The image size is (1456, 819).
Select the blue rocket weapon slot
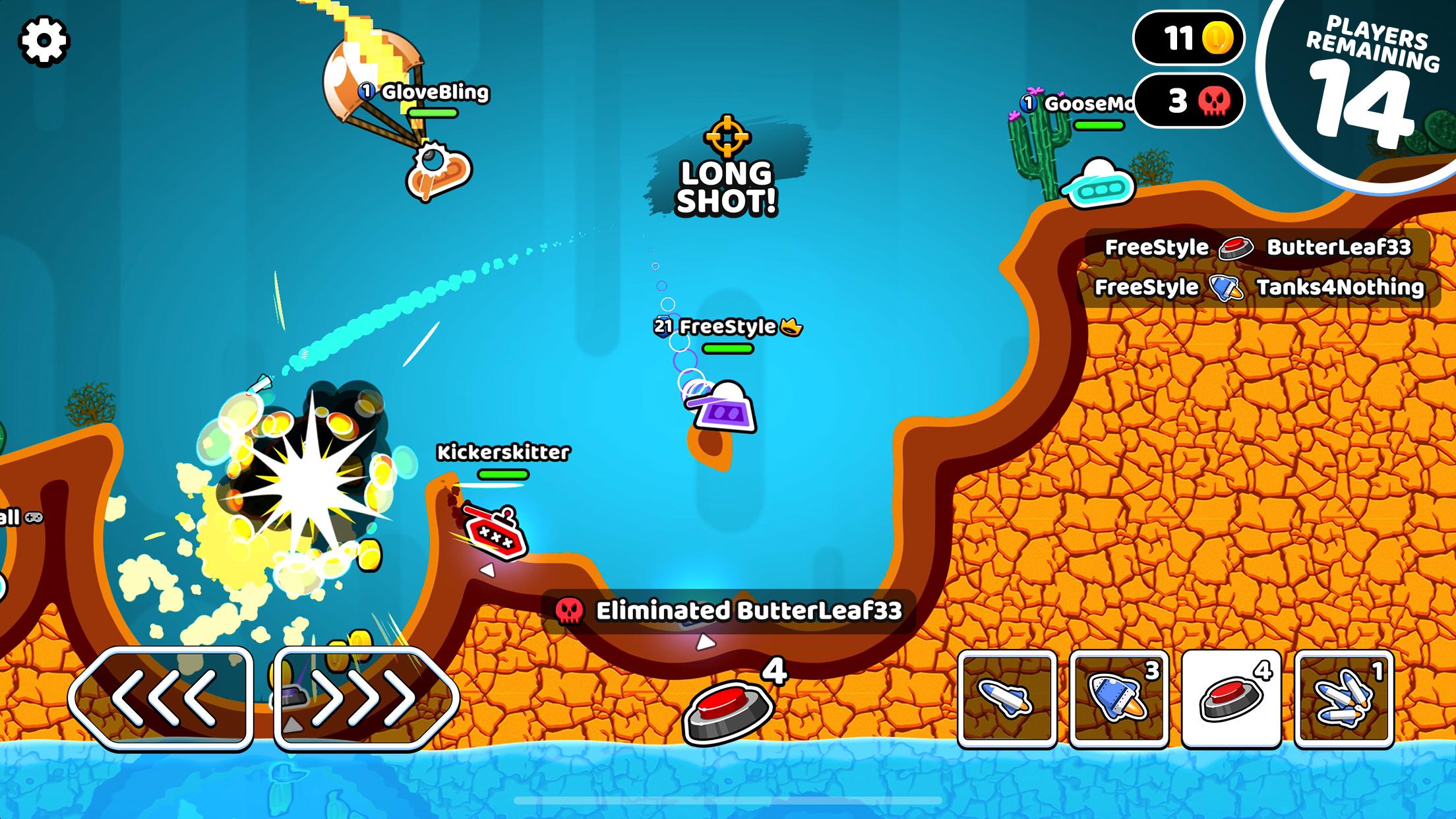coord(1118,699)
